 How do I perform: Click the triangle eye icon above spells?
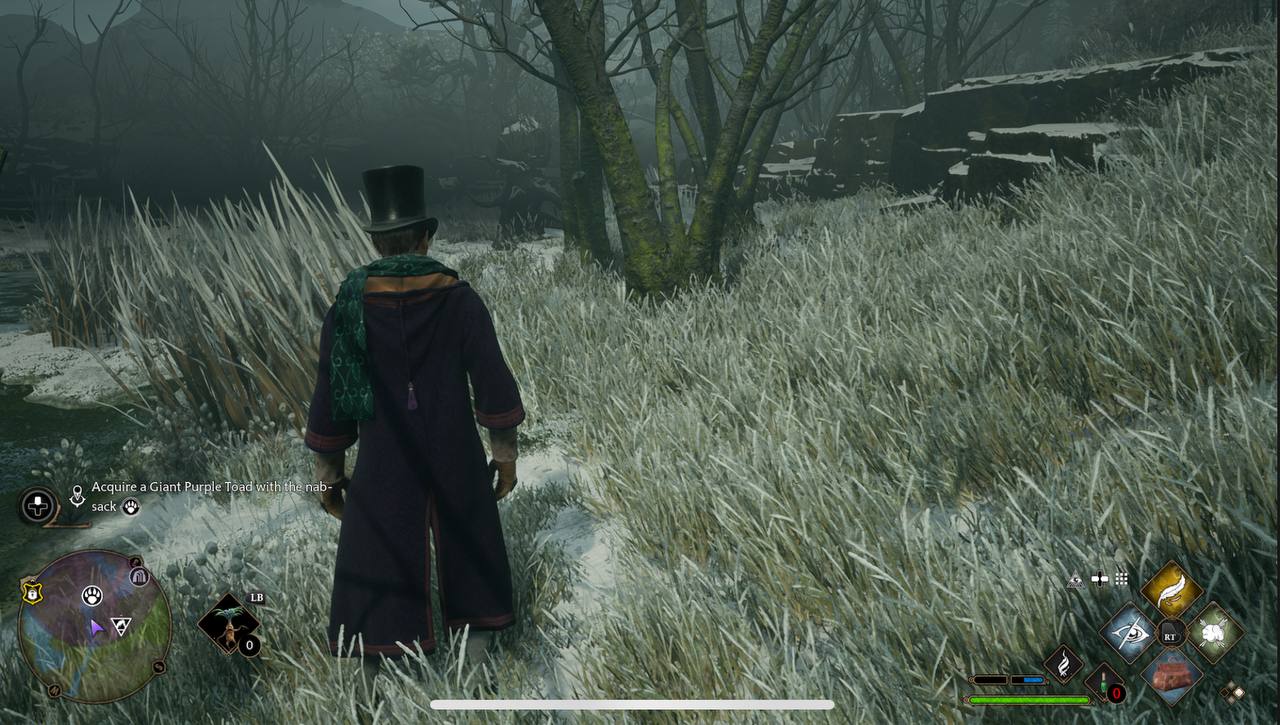(x=1076, y=580)
